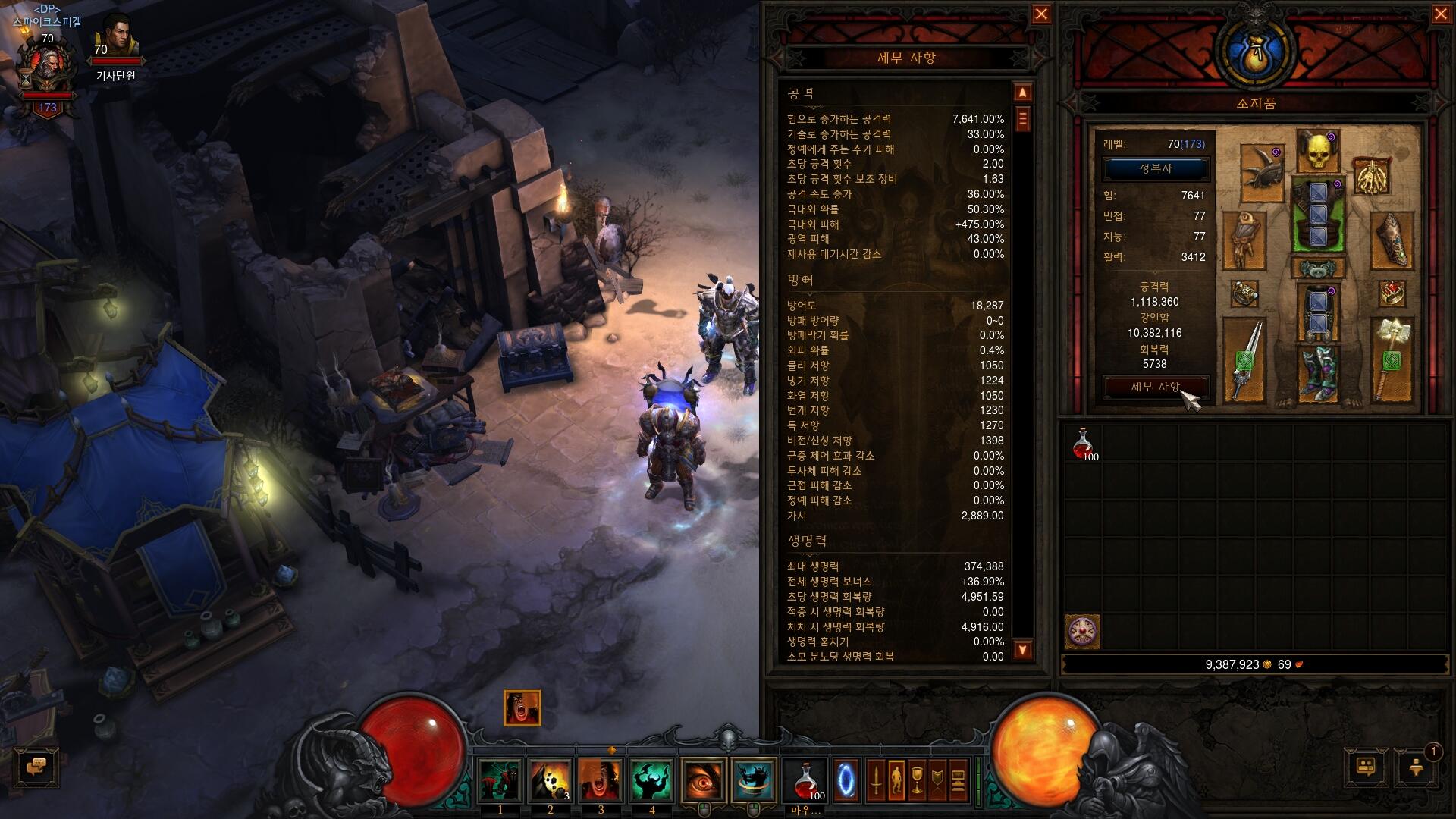Select the off-hand hammer slot

[x=1392, y=360]
